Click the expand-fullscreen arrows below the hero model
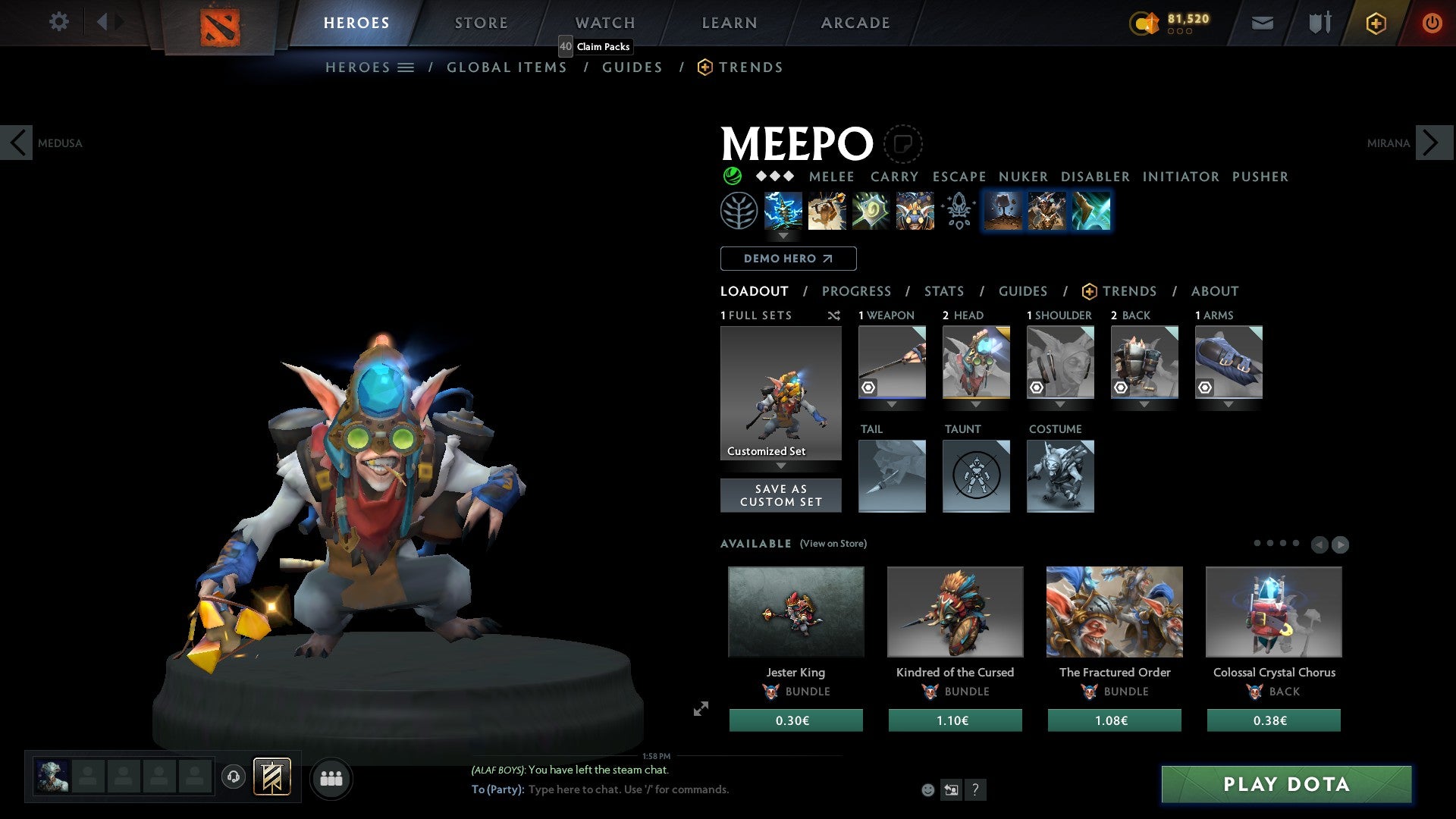 pos(700,710)
